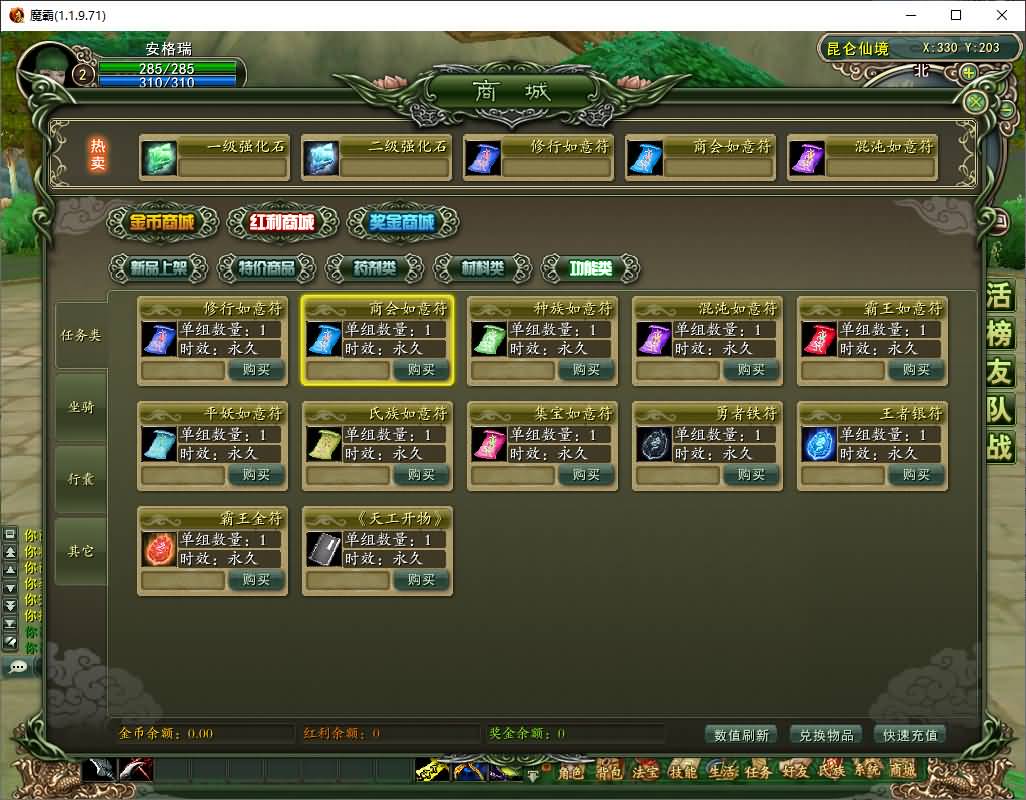Image resolution: width=1026 pixels, height=800 pixels.
Task: Switch to the 红利商城 shop tab
Action: (x=283, y=222)
